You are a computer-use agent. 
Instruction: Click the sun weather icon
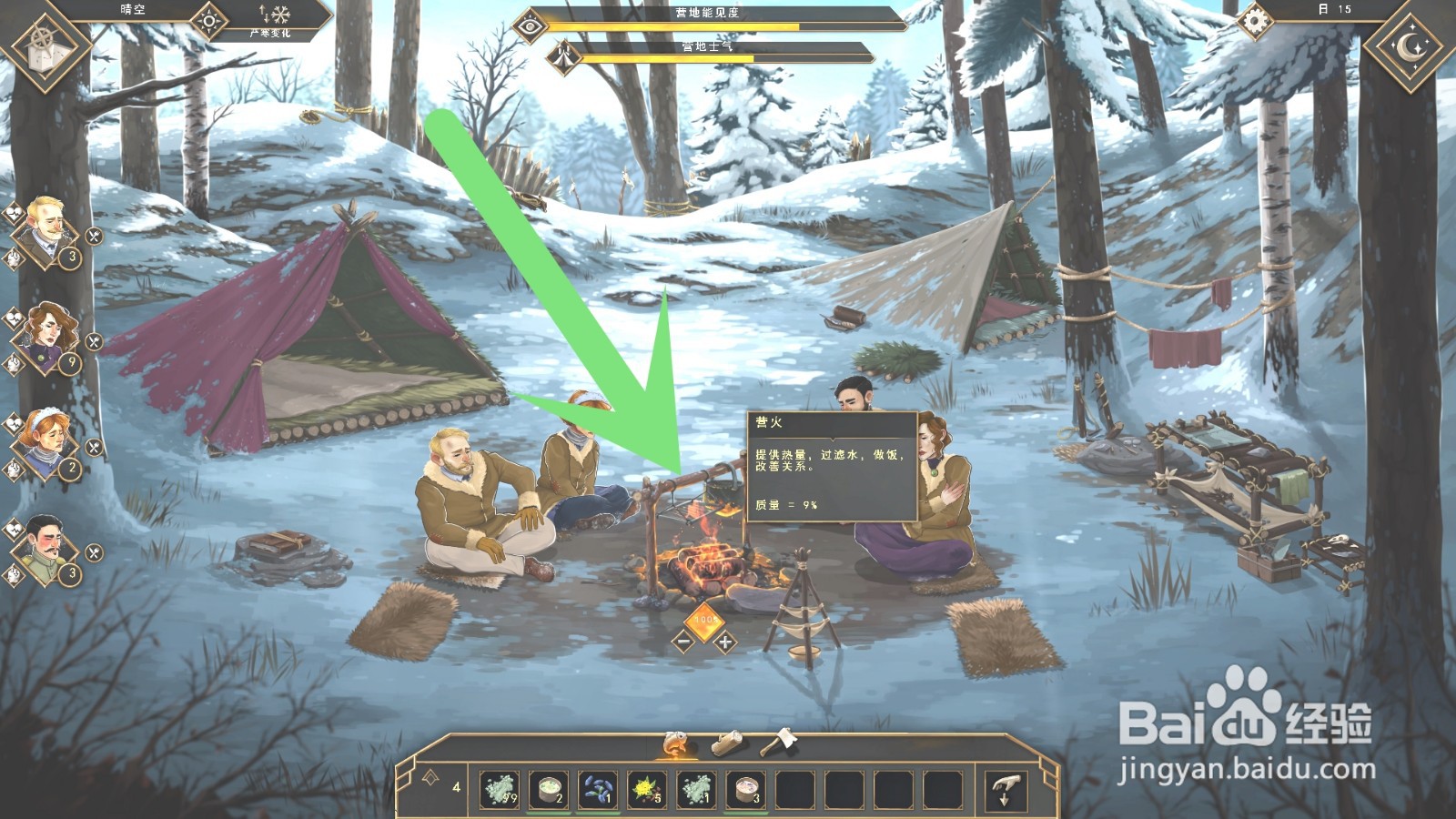(x=209, y=20)
